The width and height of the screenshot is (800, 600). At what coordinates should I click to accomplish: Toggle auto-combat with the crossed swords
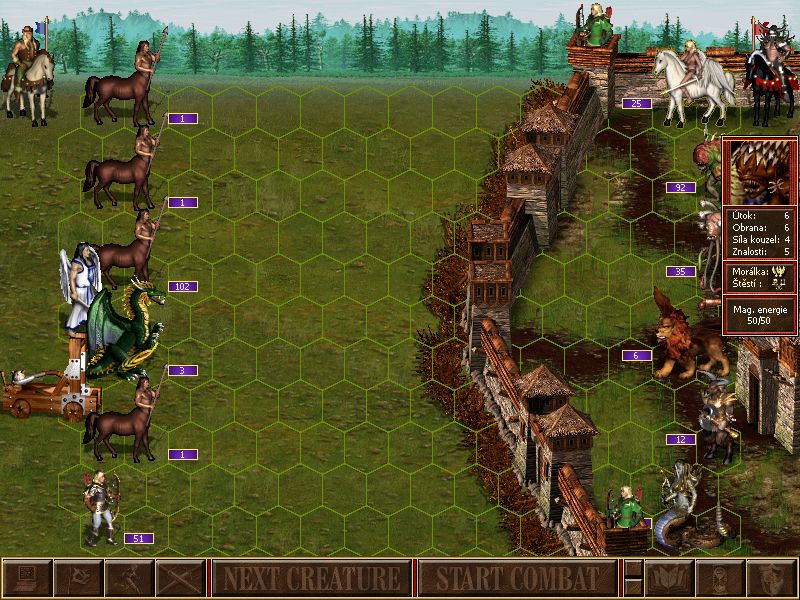click(x=180, y=578)
